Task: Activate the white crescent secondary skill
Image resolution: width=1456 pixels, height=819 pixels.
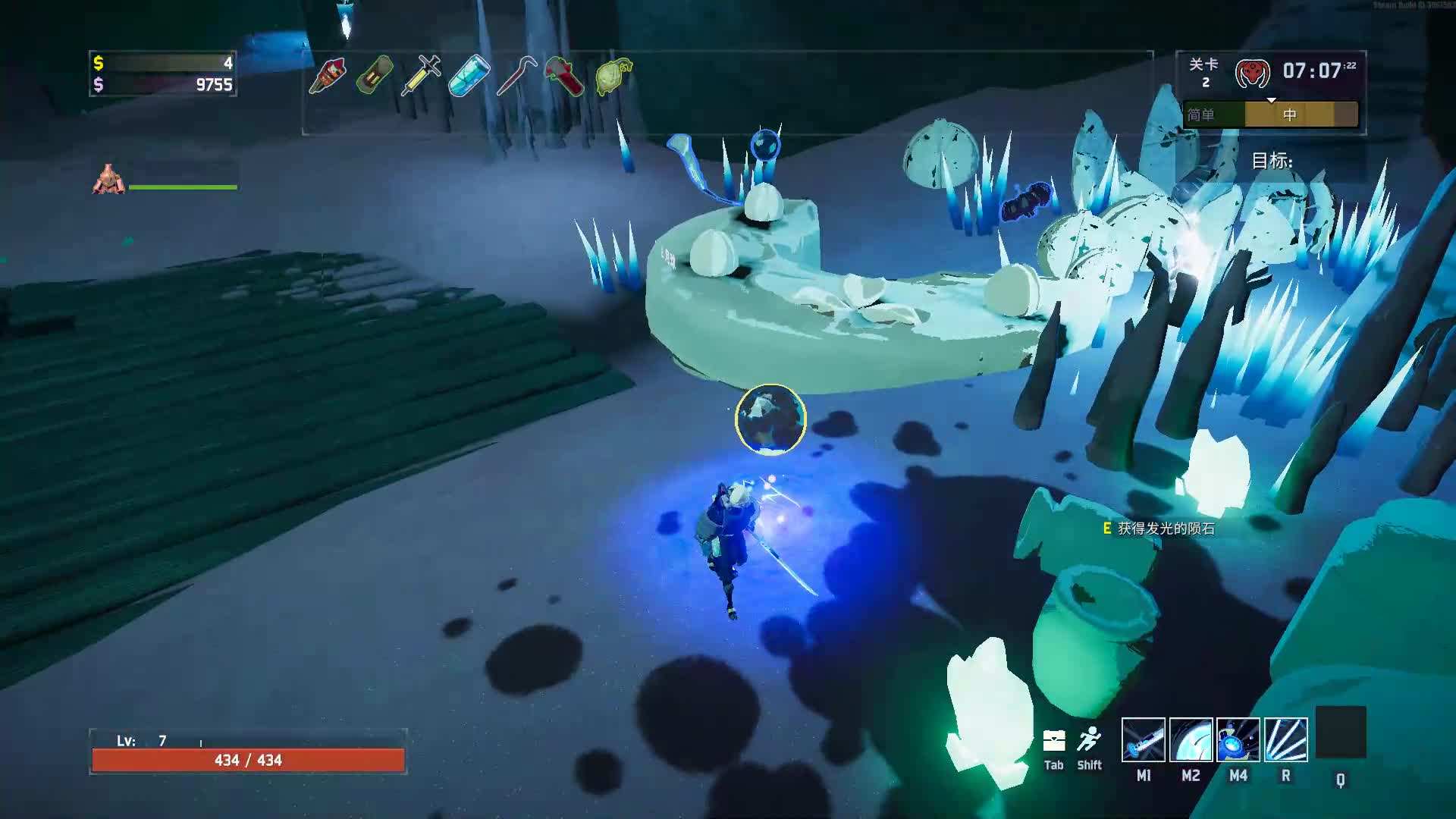Action: (1191, 739)
